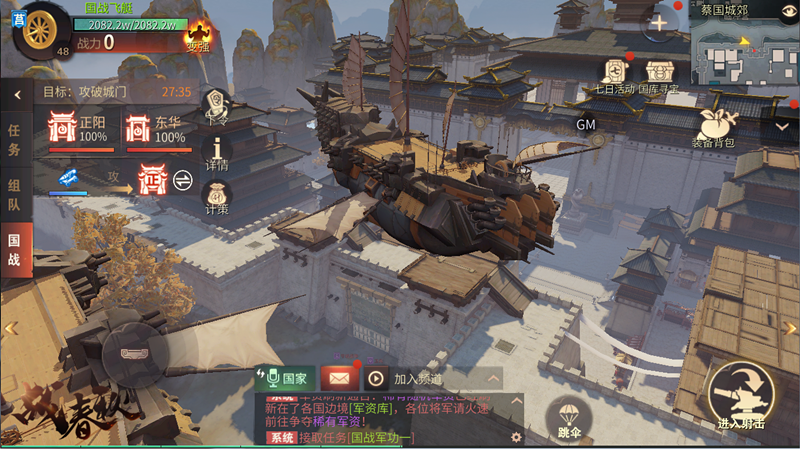Click the 进入射击 (enter shooting) button
800x449 pixels.
click(x=740, y=395)
